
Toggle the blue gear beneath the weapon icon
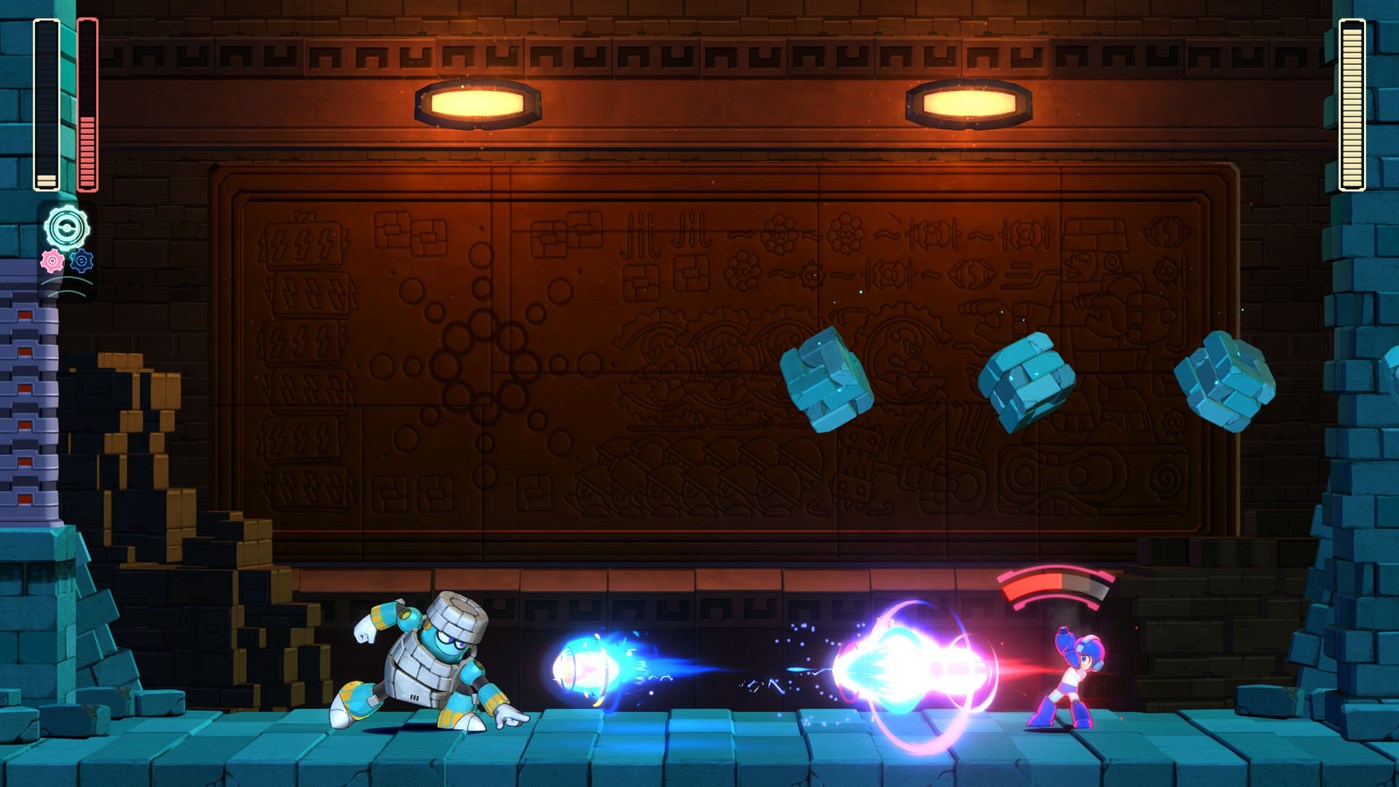click(83, 262)
